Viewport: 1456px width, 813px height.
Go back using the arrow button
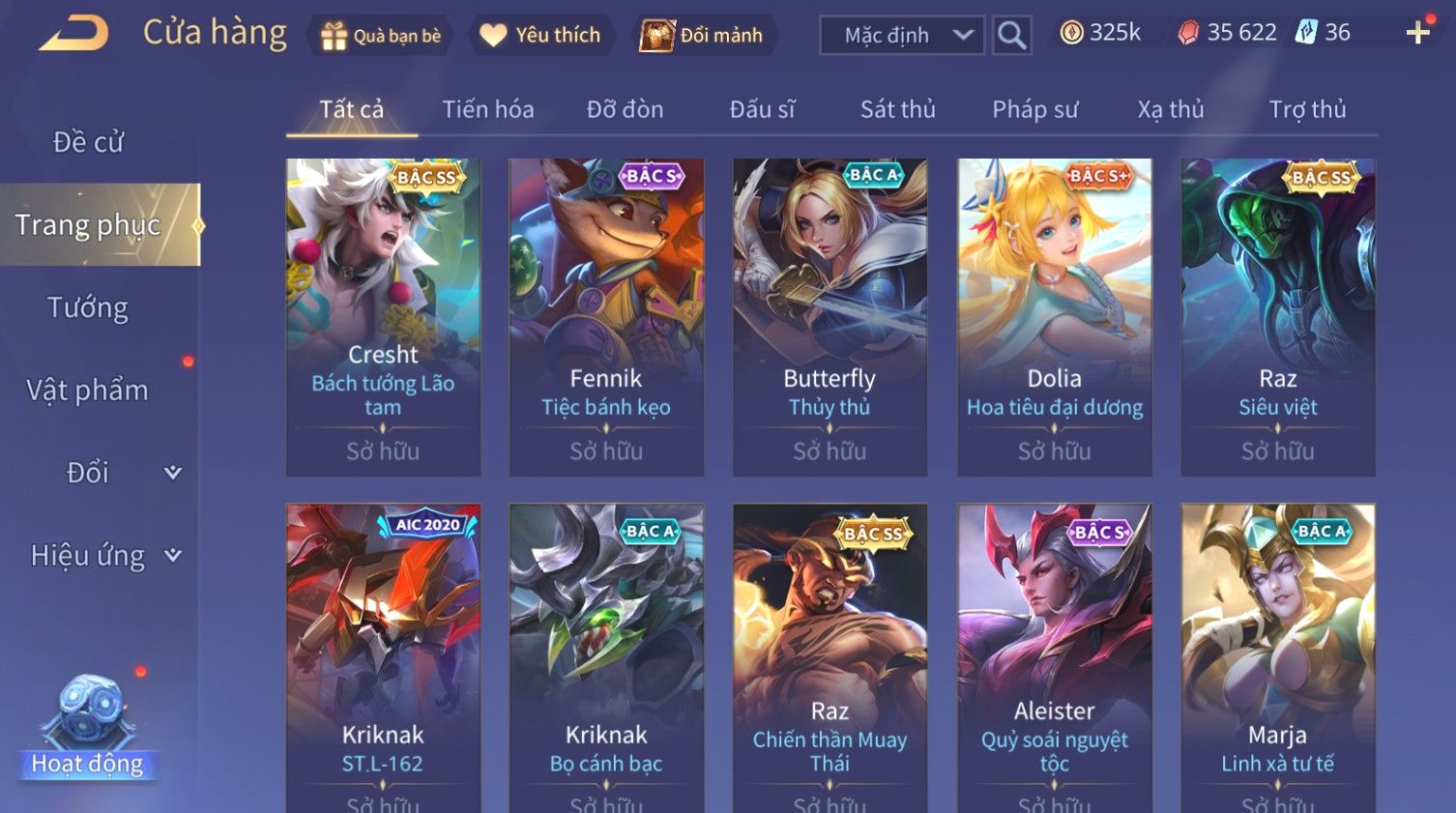pos(74,34)
